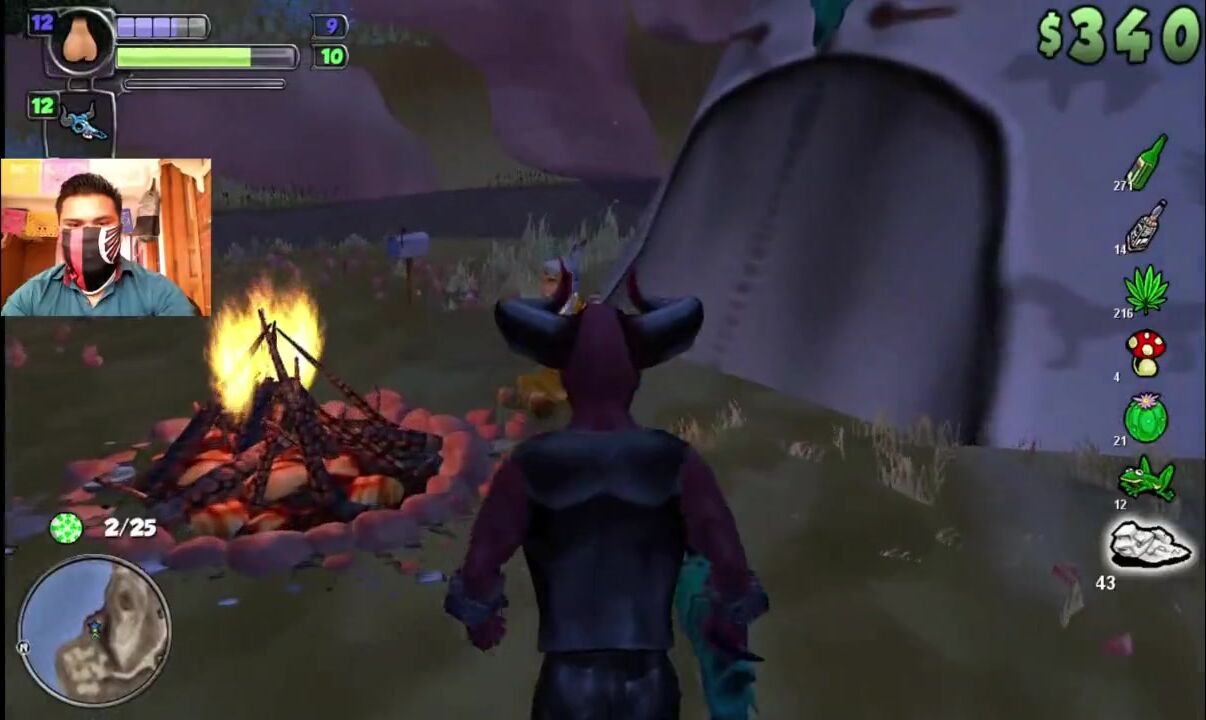The width and height of the screenshot is (1206, 720).
Task: Choose the green frog item
Action: pyautogui.click(x=1146, y=479)
